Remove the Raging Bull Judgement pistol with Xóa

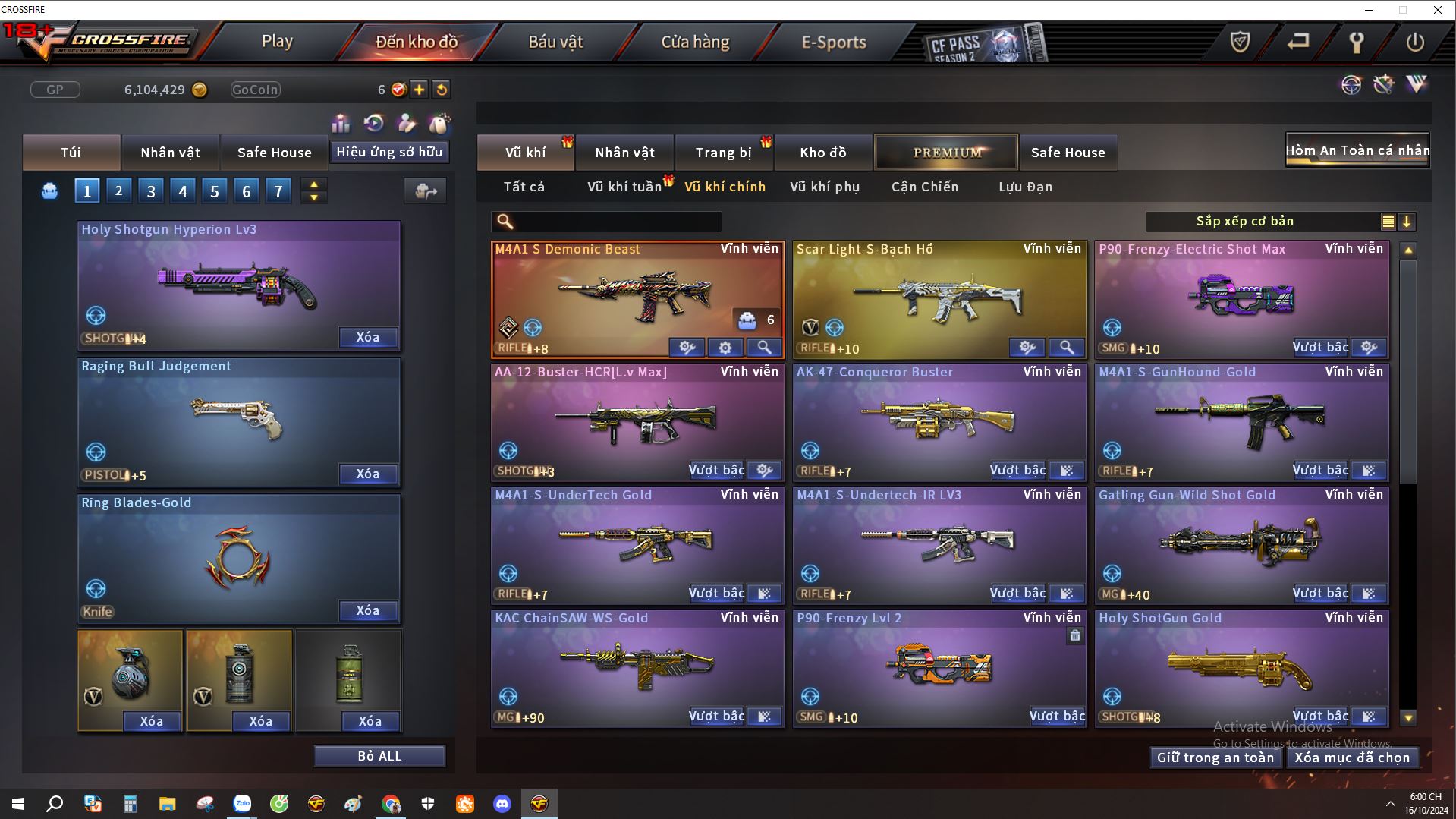(368, 474)
